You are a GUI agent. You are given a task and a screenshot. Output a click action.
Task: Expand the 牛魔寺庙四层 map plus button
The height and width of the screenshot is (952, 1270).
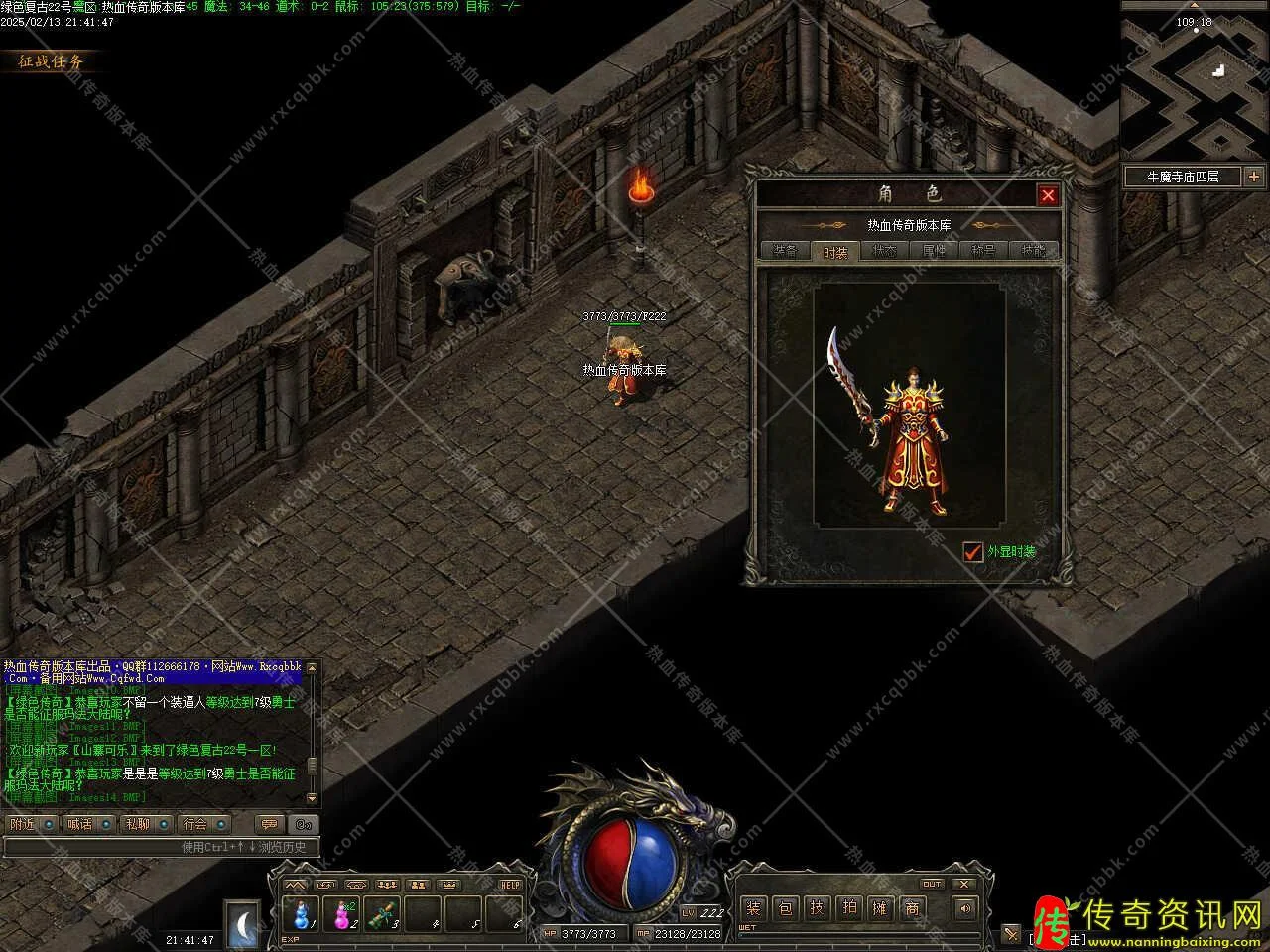[x=1255, y=178]
